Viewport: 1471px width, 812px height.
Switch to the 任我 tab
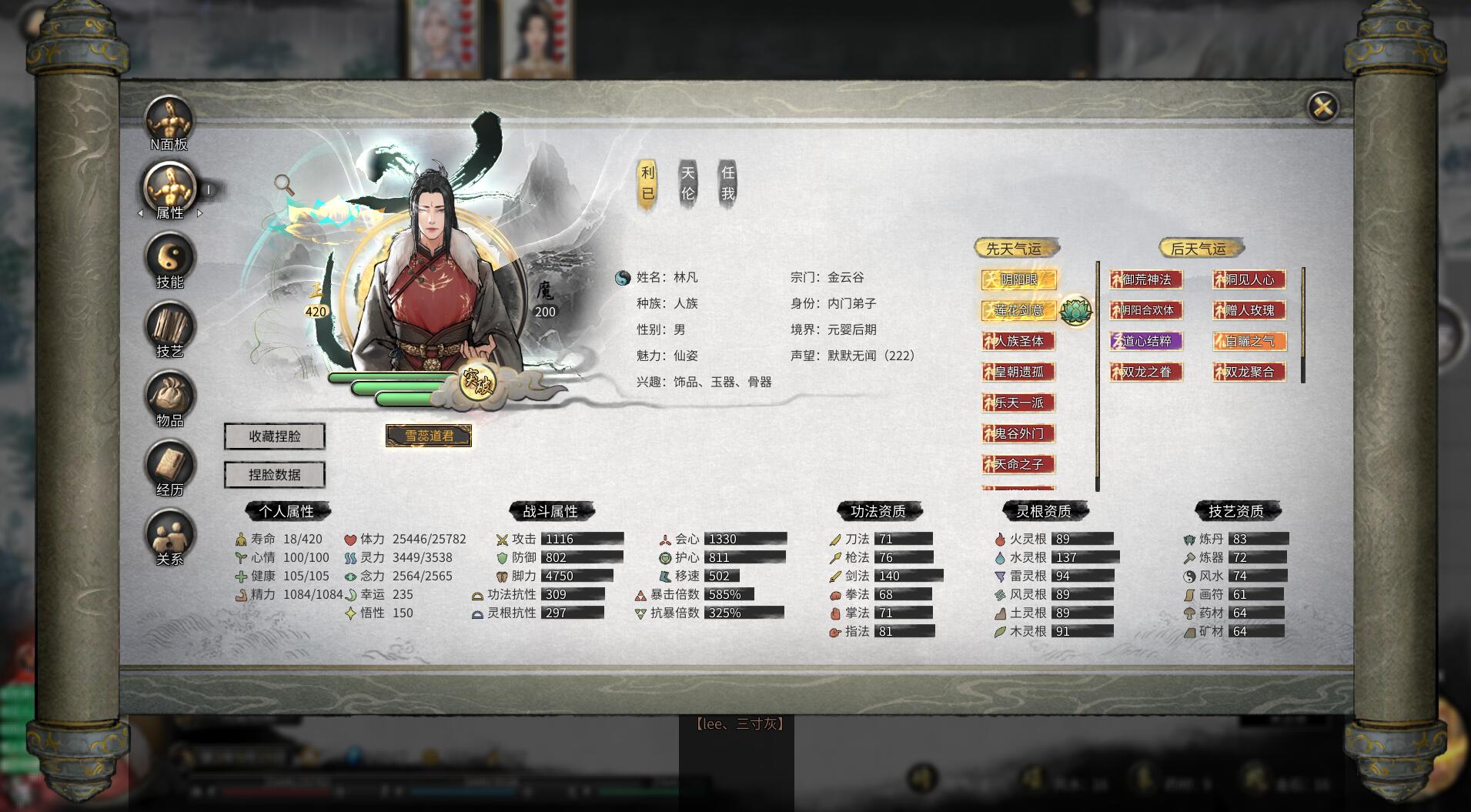(x=727, y=182)
